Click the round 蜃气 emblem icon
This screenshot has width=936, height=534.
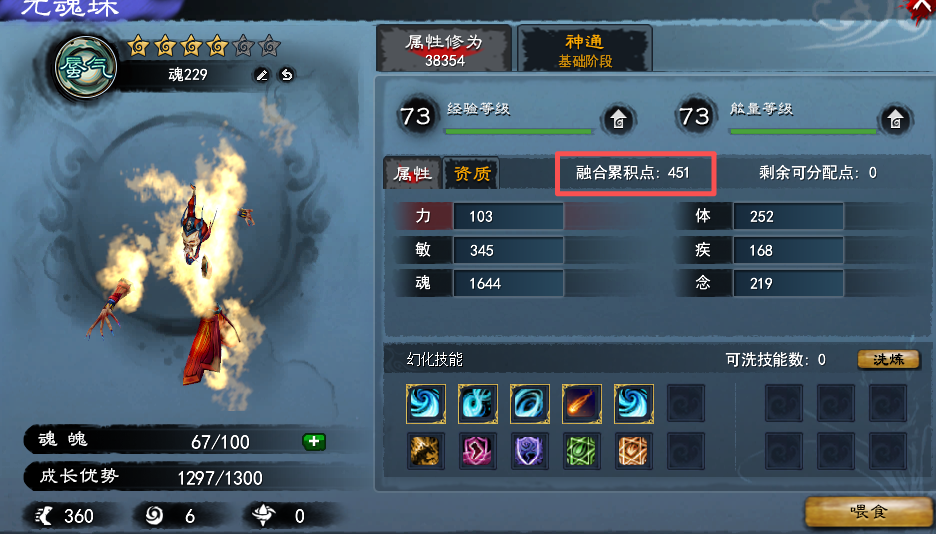[x=86, y=68]
